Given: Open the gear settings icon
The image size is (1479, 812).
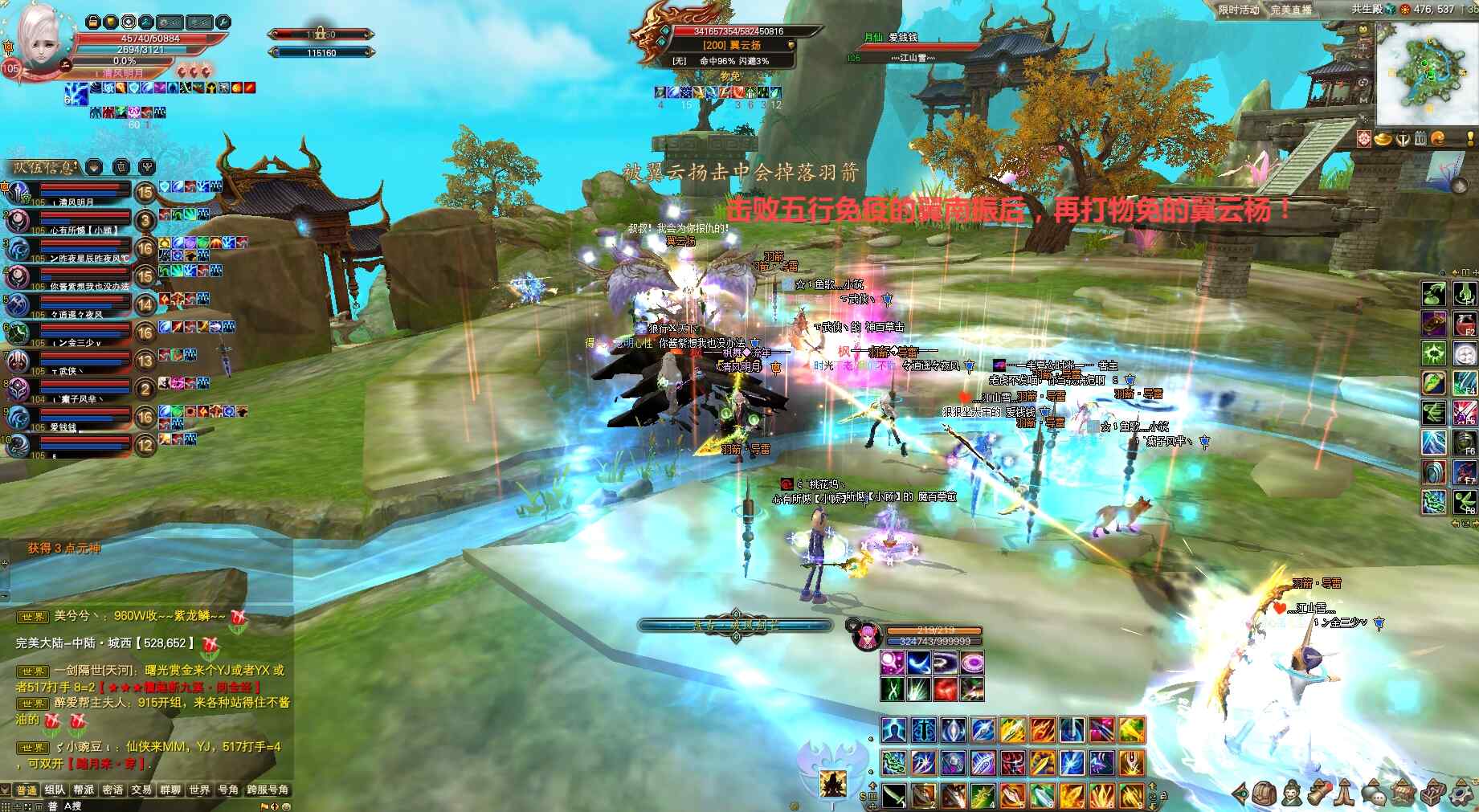Looking at the screenshot, I should 1461,794.
